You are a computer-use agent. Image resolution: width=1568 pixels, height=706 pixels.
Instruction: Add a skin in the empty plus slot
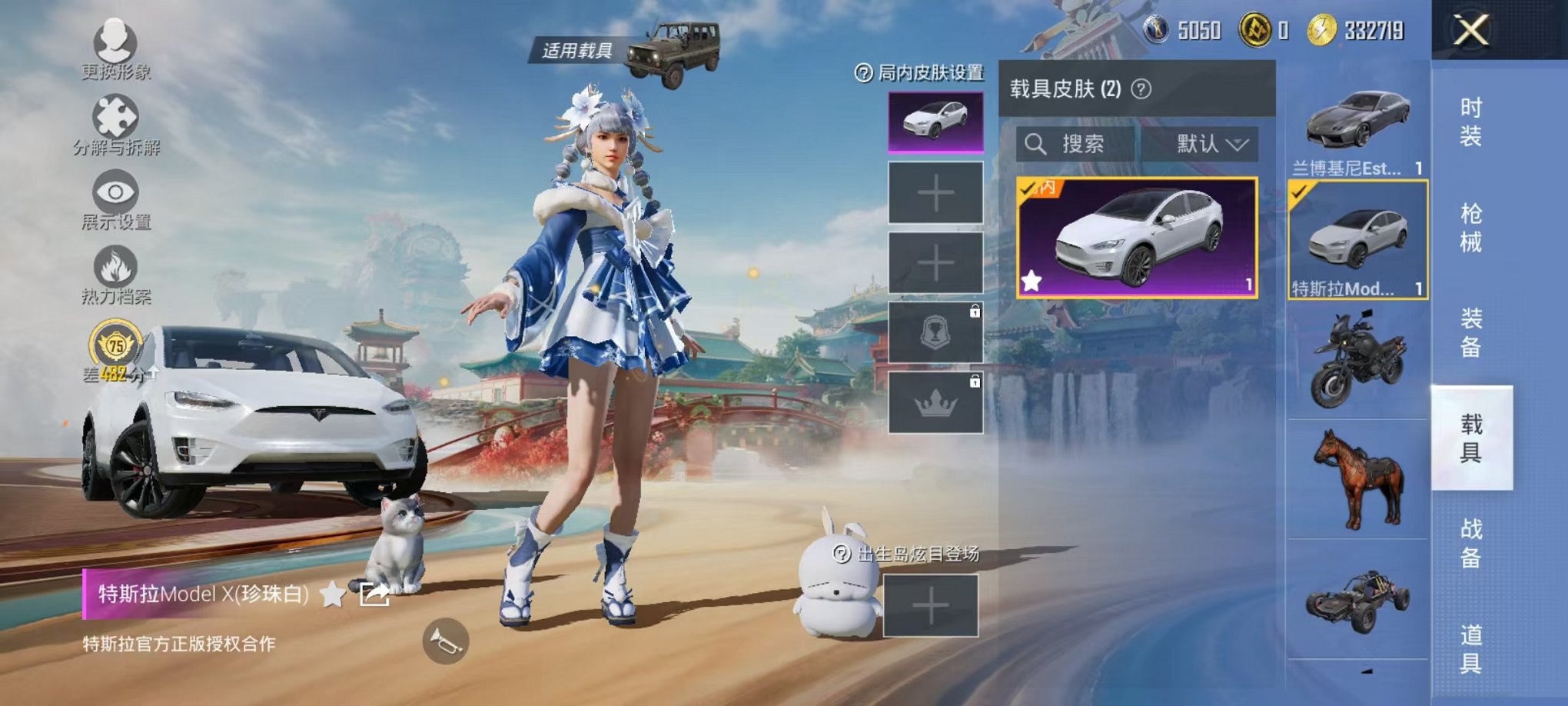[x=936, y=192]
